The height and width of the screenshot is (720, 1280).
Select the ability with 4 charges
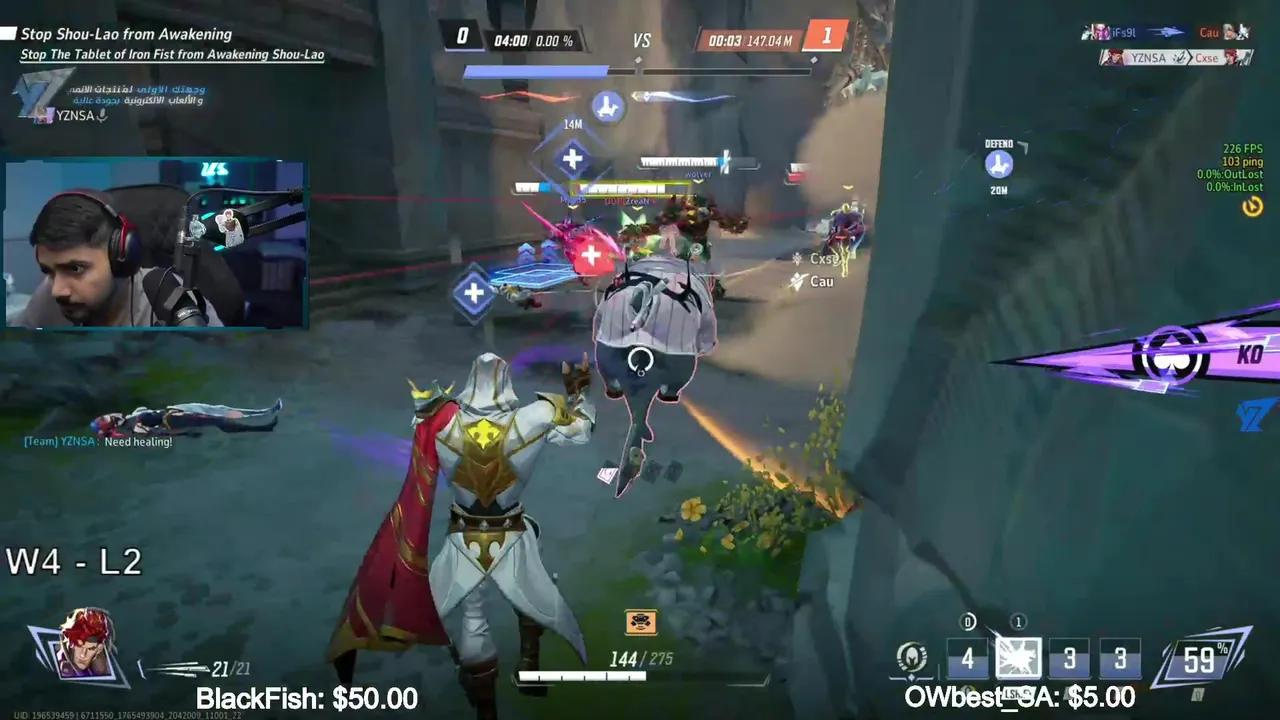(967, 658)
